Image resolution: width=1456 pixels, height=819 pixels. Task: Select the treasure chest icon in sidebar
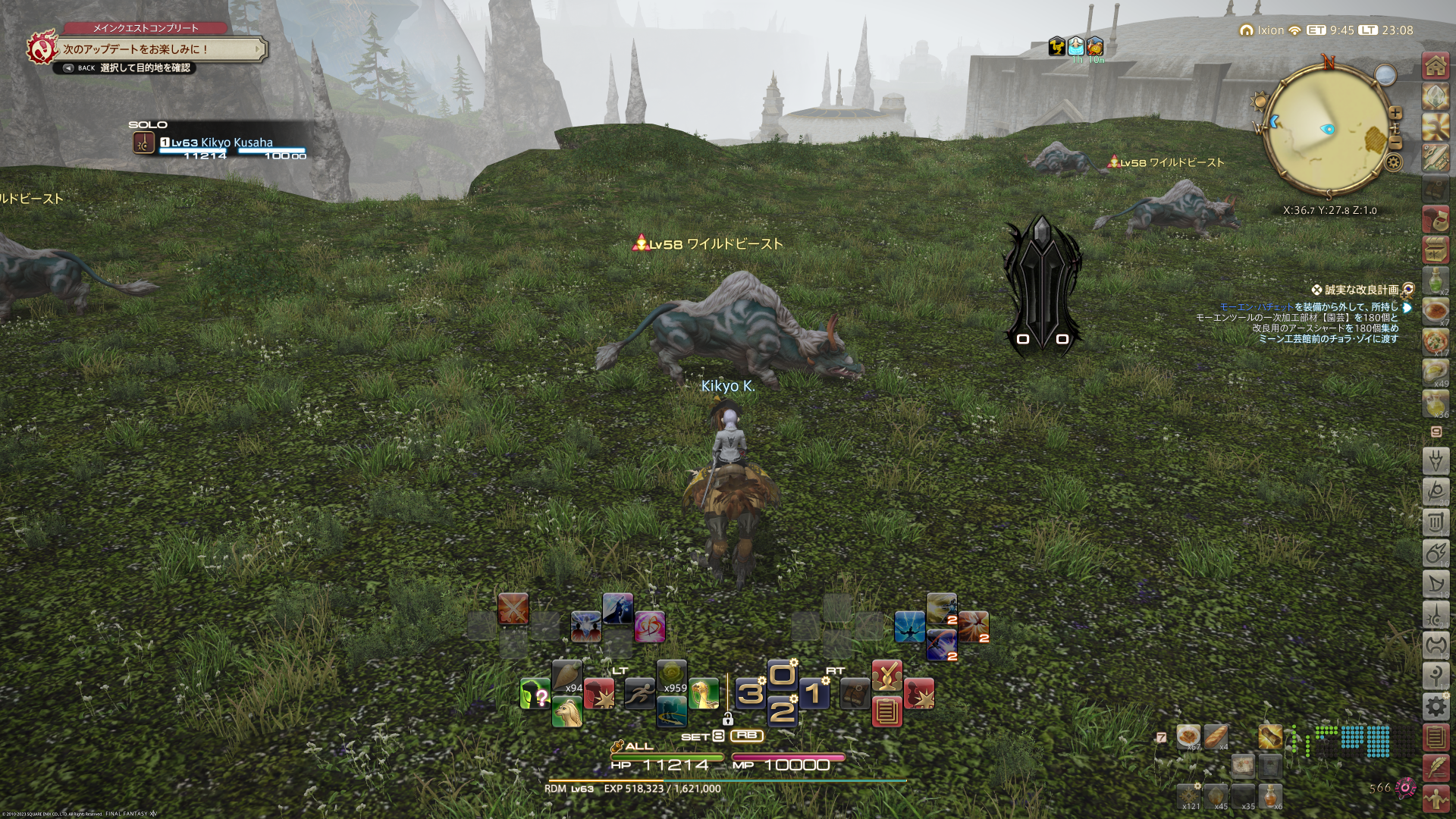click(1436, 249)
